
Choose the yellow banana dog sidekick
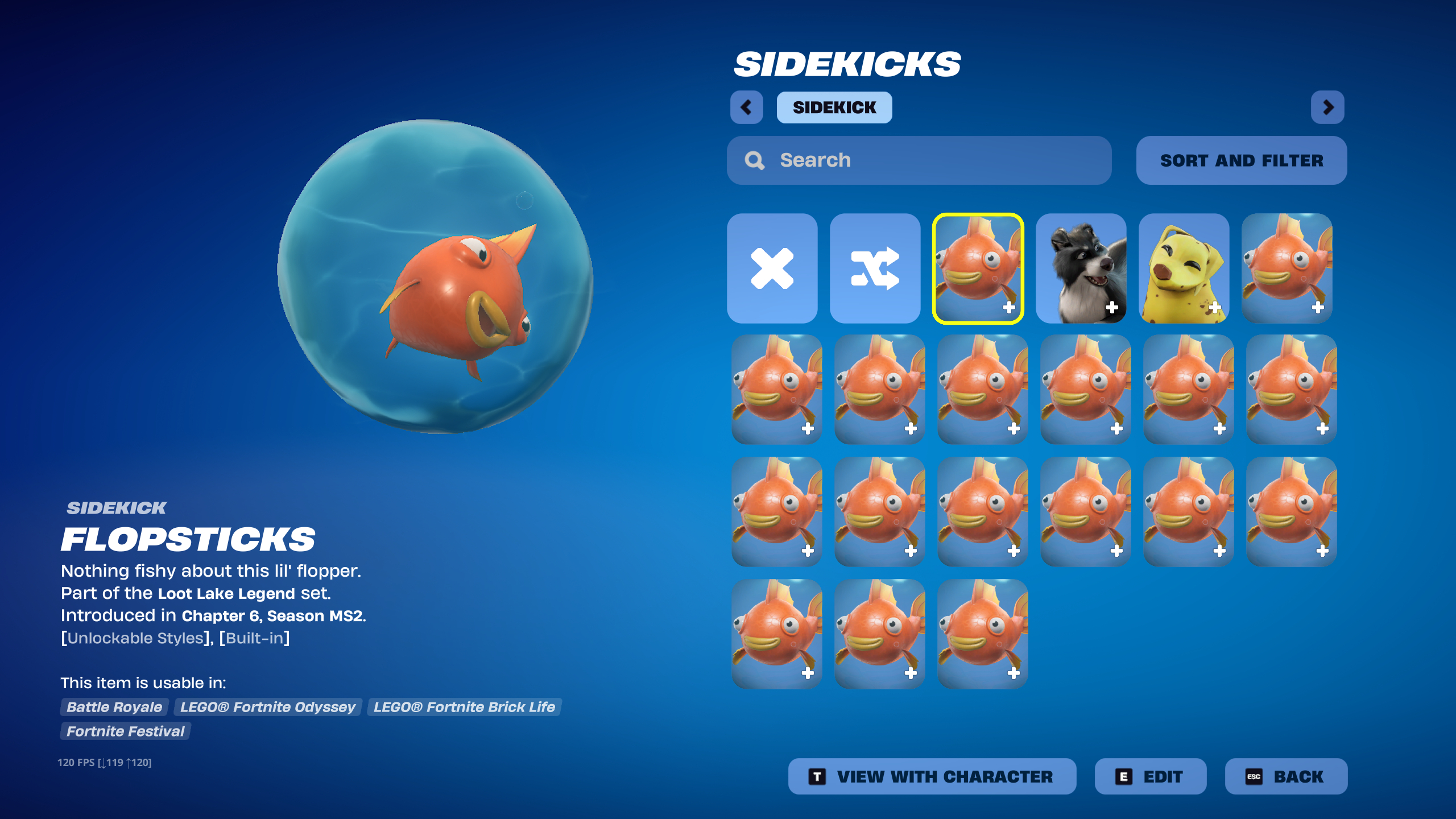[1184, 268]
